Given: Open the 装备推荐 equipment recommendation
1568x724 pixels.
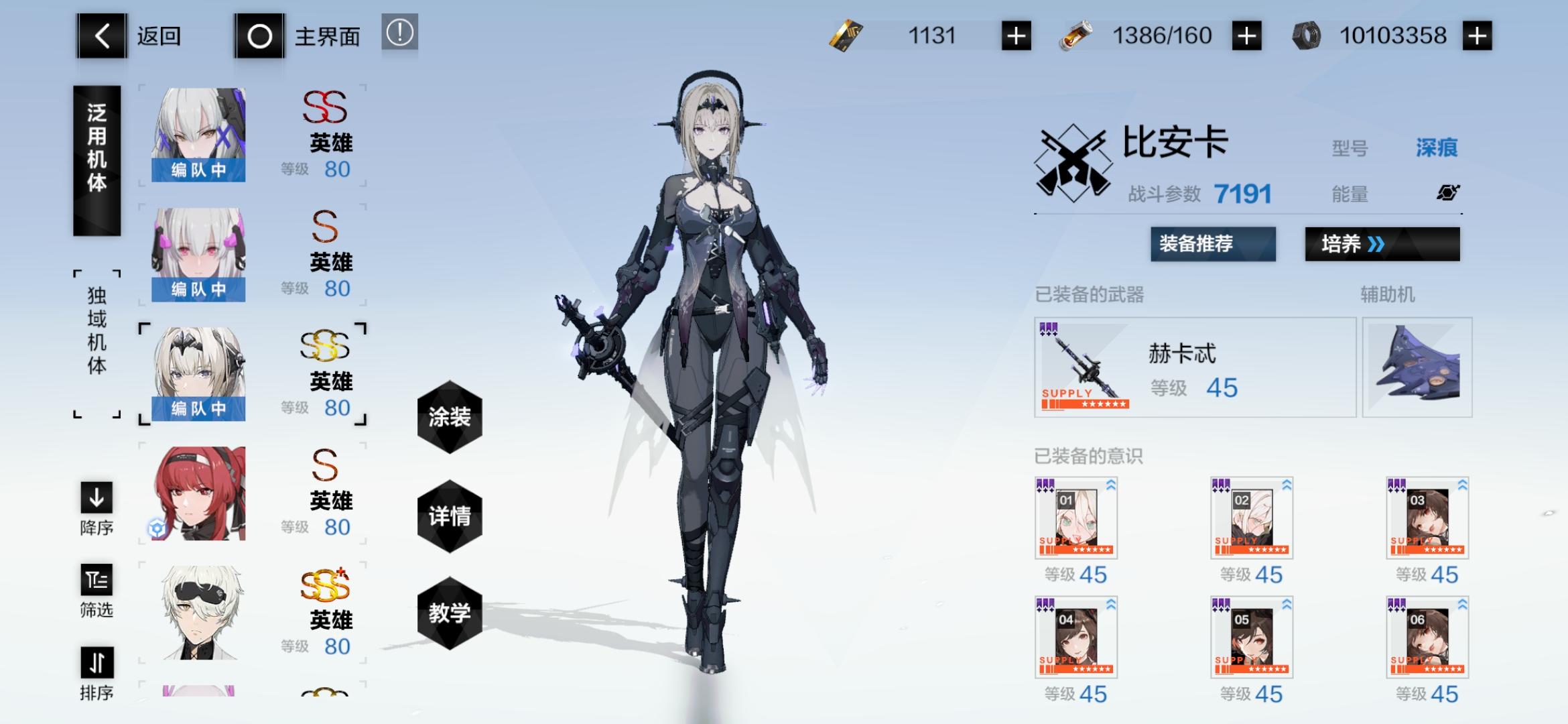Looking at the screenshot, I should pyautogui.click(x=1212, y=245).
